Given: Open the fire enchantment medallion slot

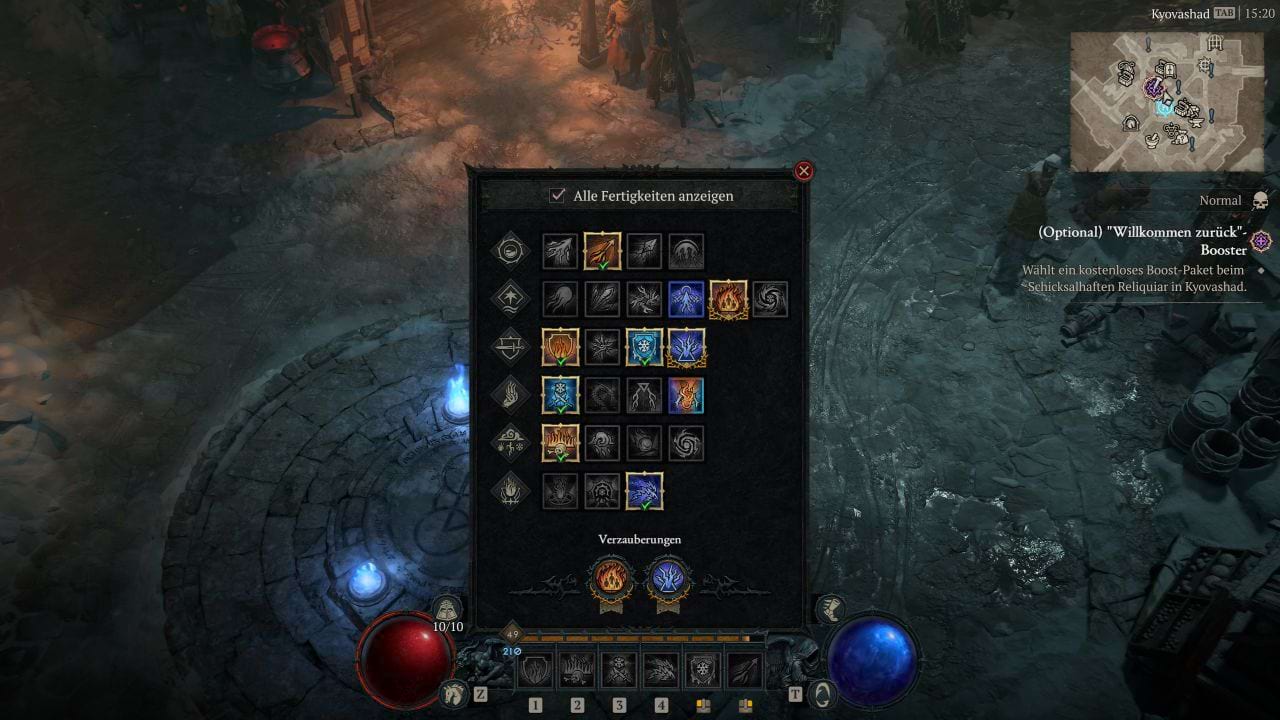Looking at the screenshot, I should [610, 579].
